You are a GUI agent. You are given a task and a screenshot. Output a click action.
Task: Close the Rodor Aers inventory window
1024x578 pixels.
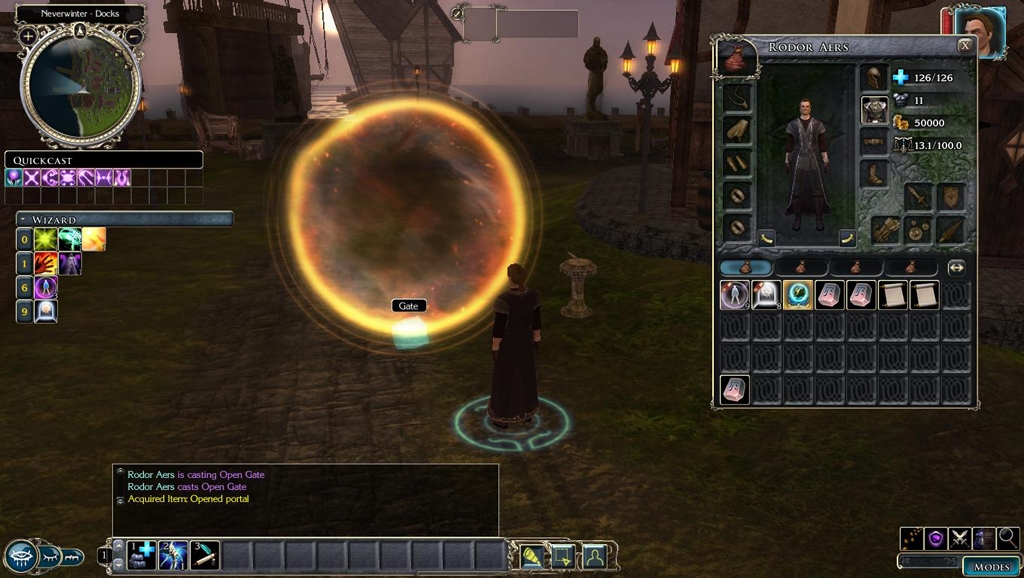tap(964, 46)
